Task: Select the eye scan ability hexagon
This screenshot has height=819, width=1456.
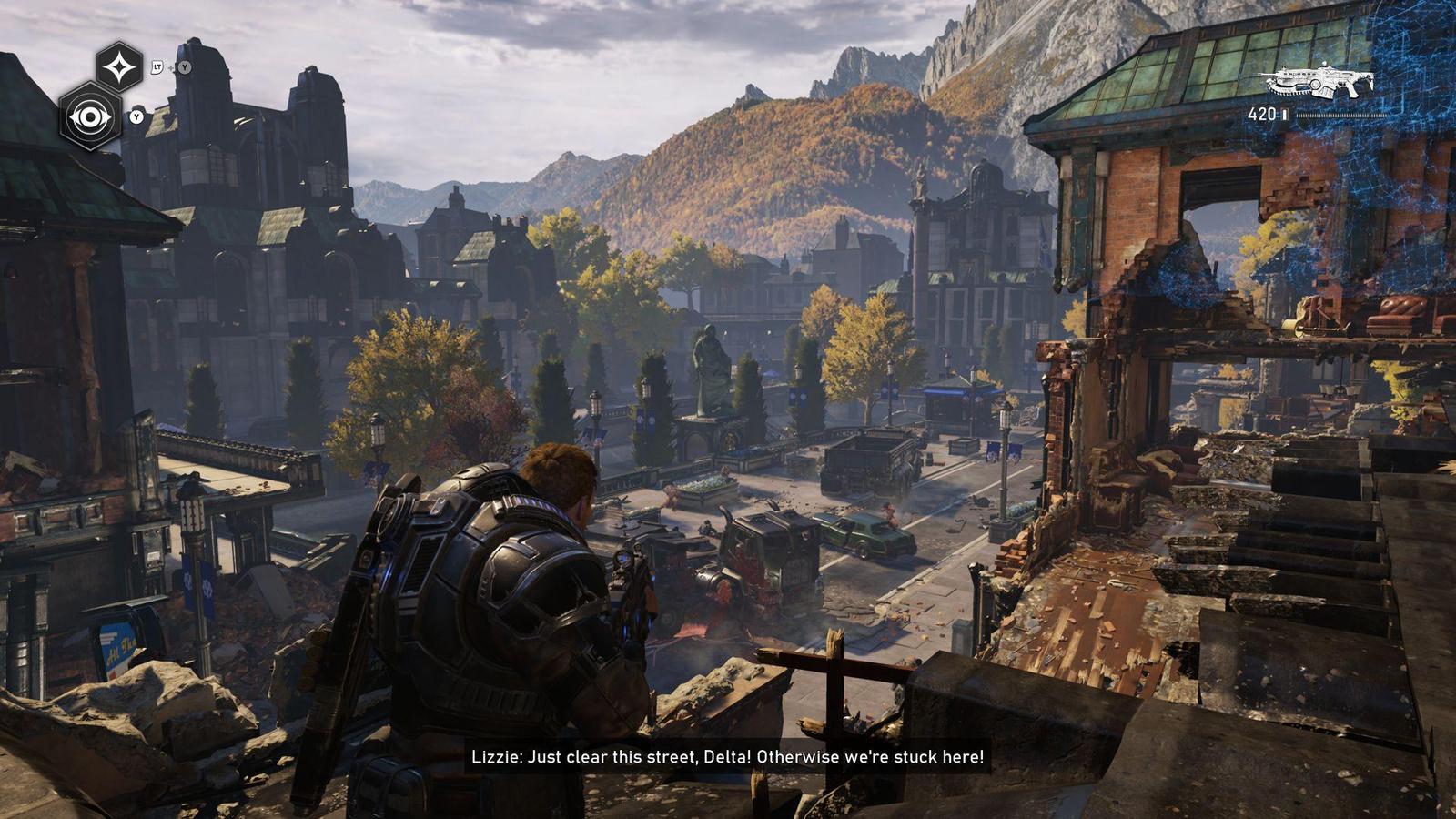Action: coord(90,116)
